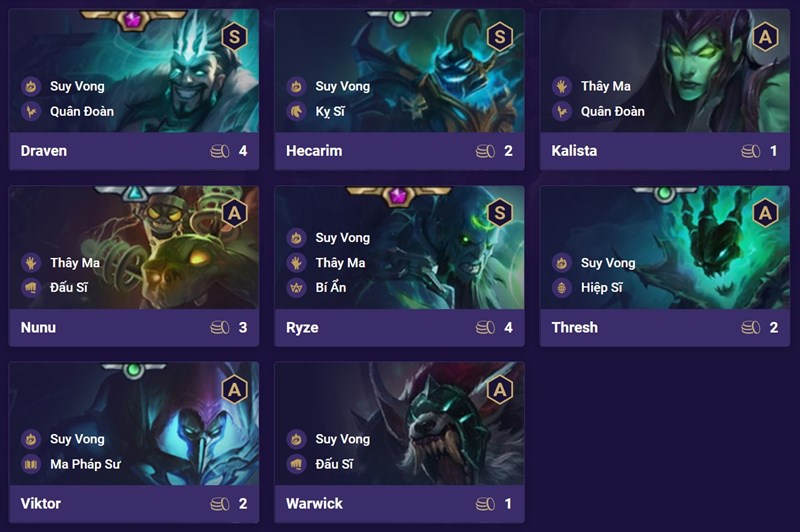Click Kalista's Quân Đoàn trait label

[x=612, y=111]
